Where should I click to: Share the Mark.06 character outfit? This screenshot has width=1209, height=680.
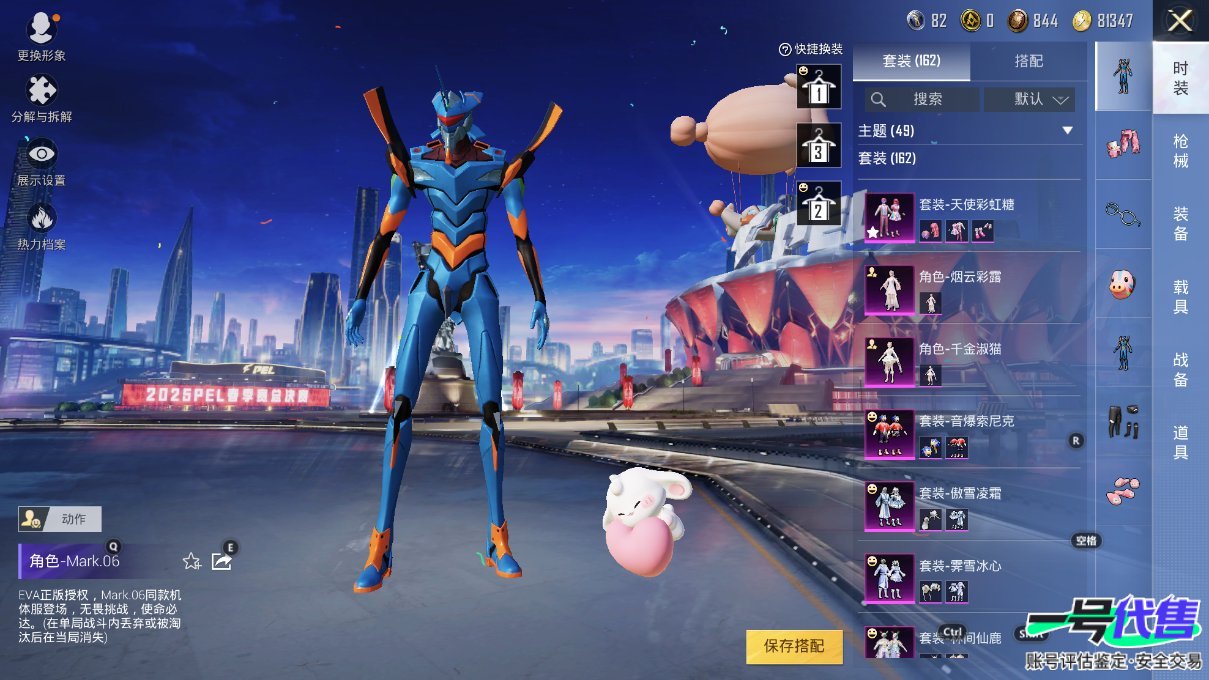click(222, 561)
